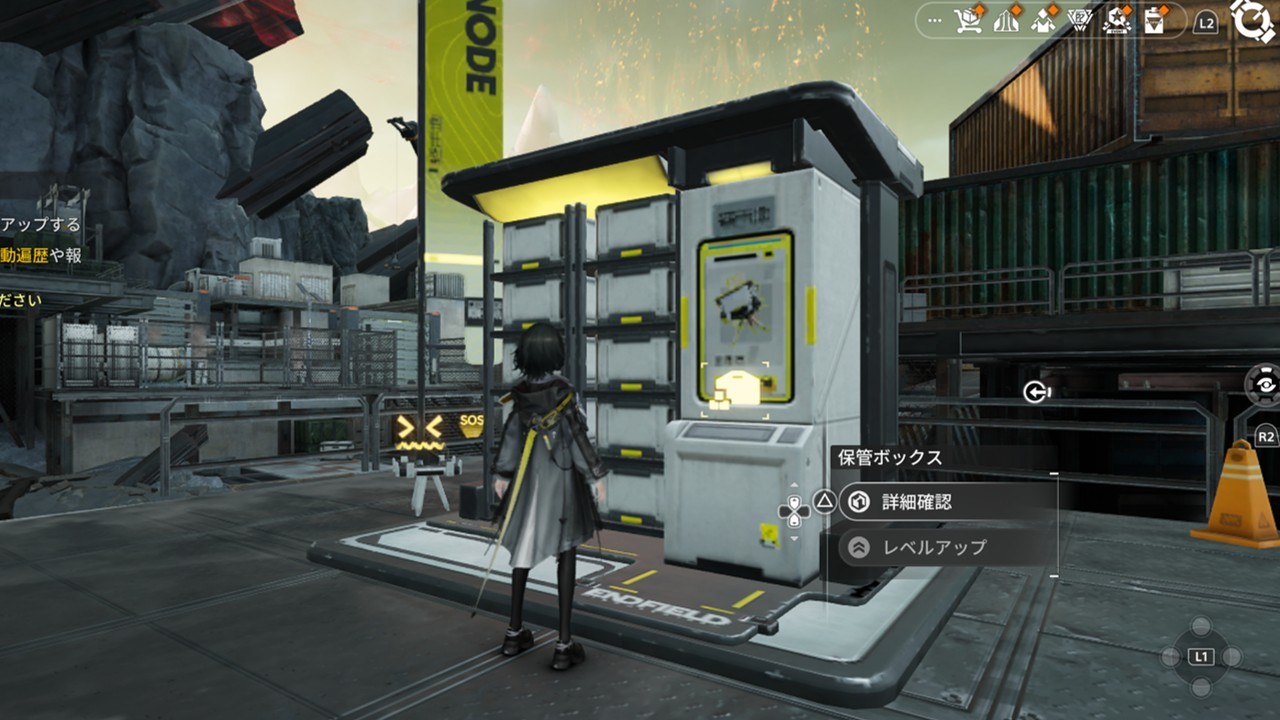Open the clipboard missions icon

point(1155,21)
